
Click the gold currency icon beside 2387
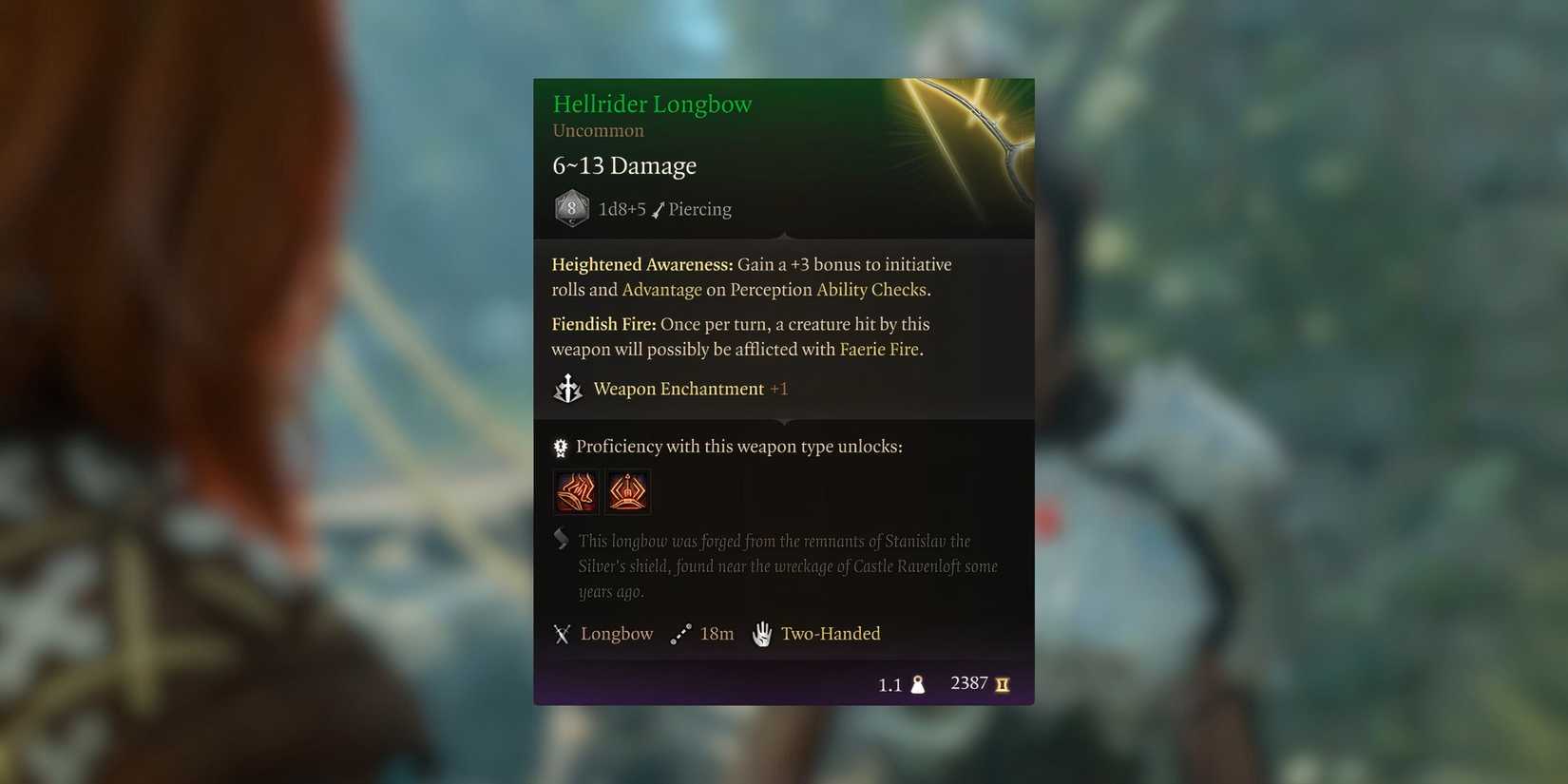(x=1004, y=683)
